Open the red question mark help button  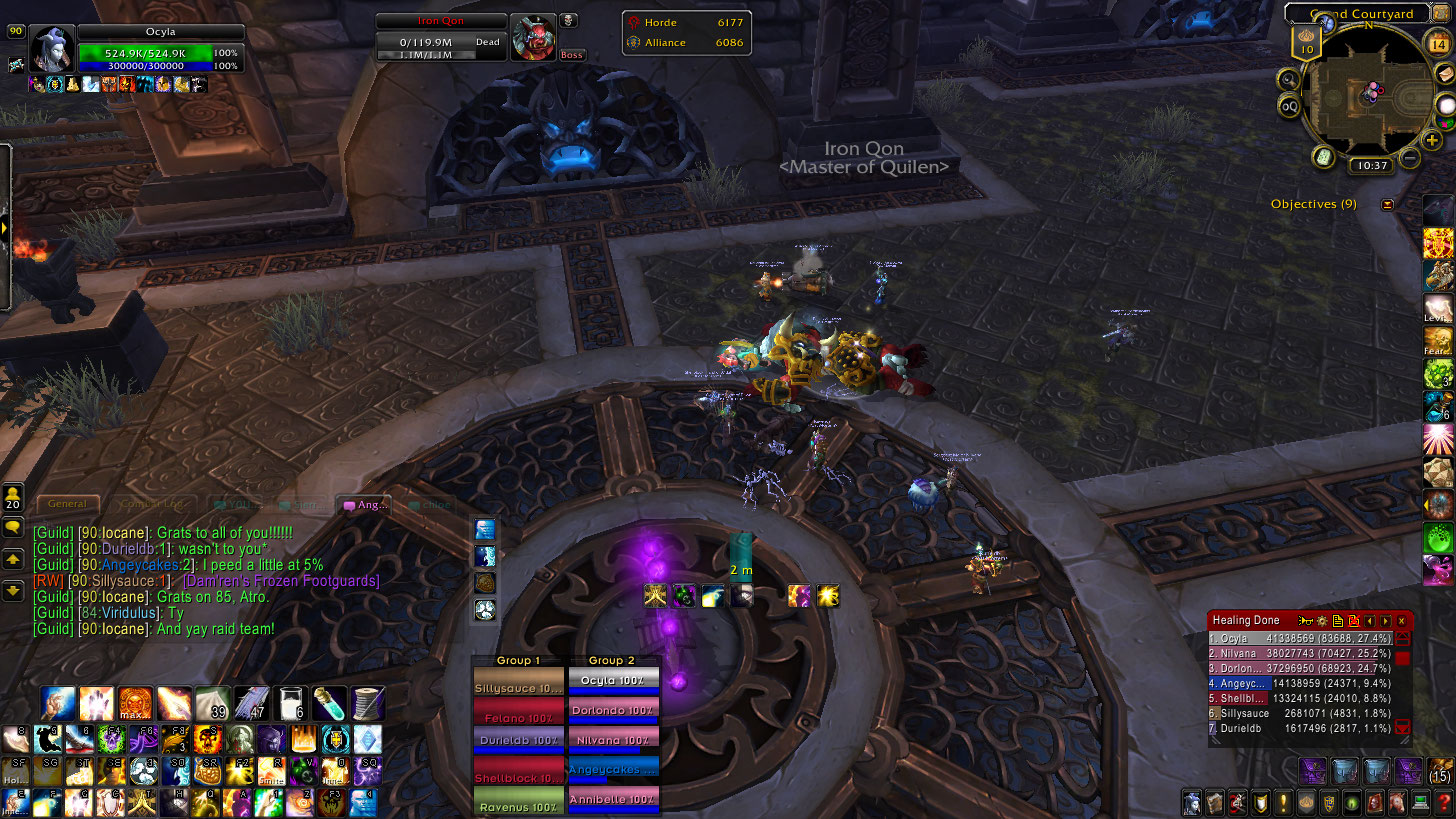click(x=1443, y=802)
